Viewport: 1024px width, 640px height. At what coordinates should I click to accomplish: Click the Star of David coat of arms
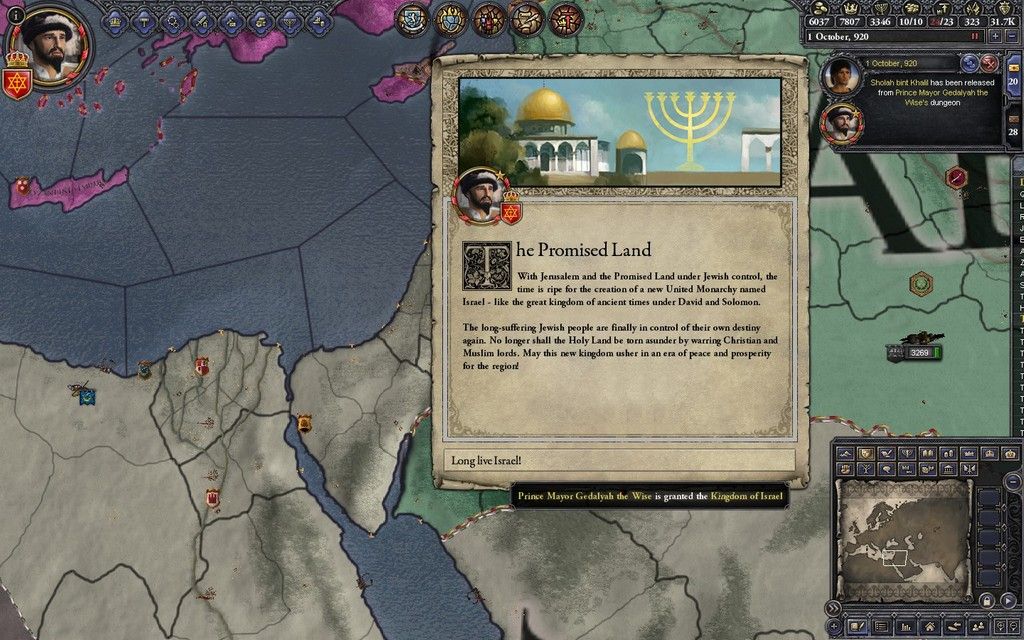point(17,80)
